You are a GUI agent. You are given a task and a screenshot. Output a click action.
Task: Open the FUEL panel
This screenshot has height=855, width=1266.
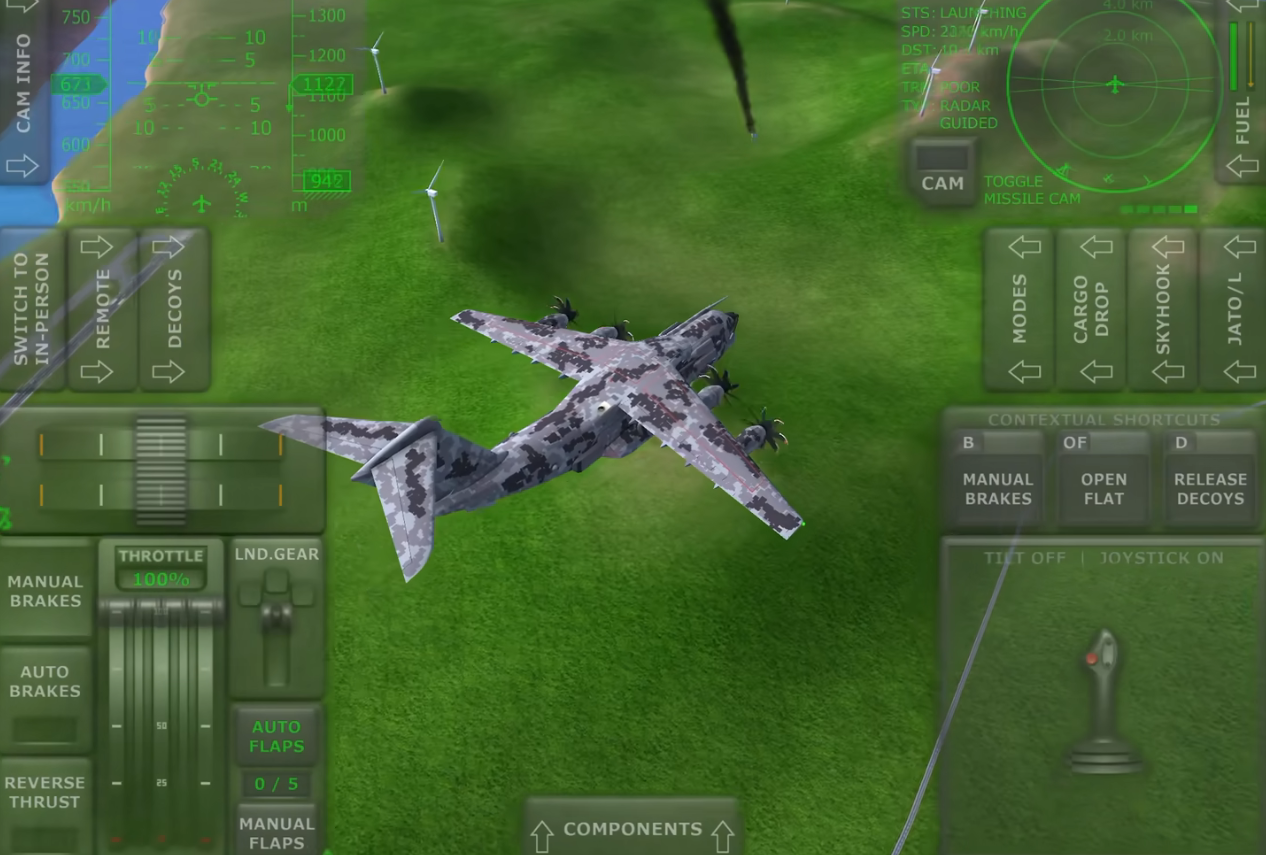1242,90
